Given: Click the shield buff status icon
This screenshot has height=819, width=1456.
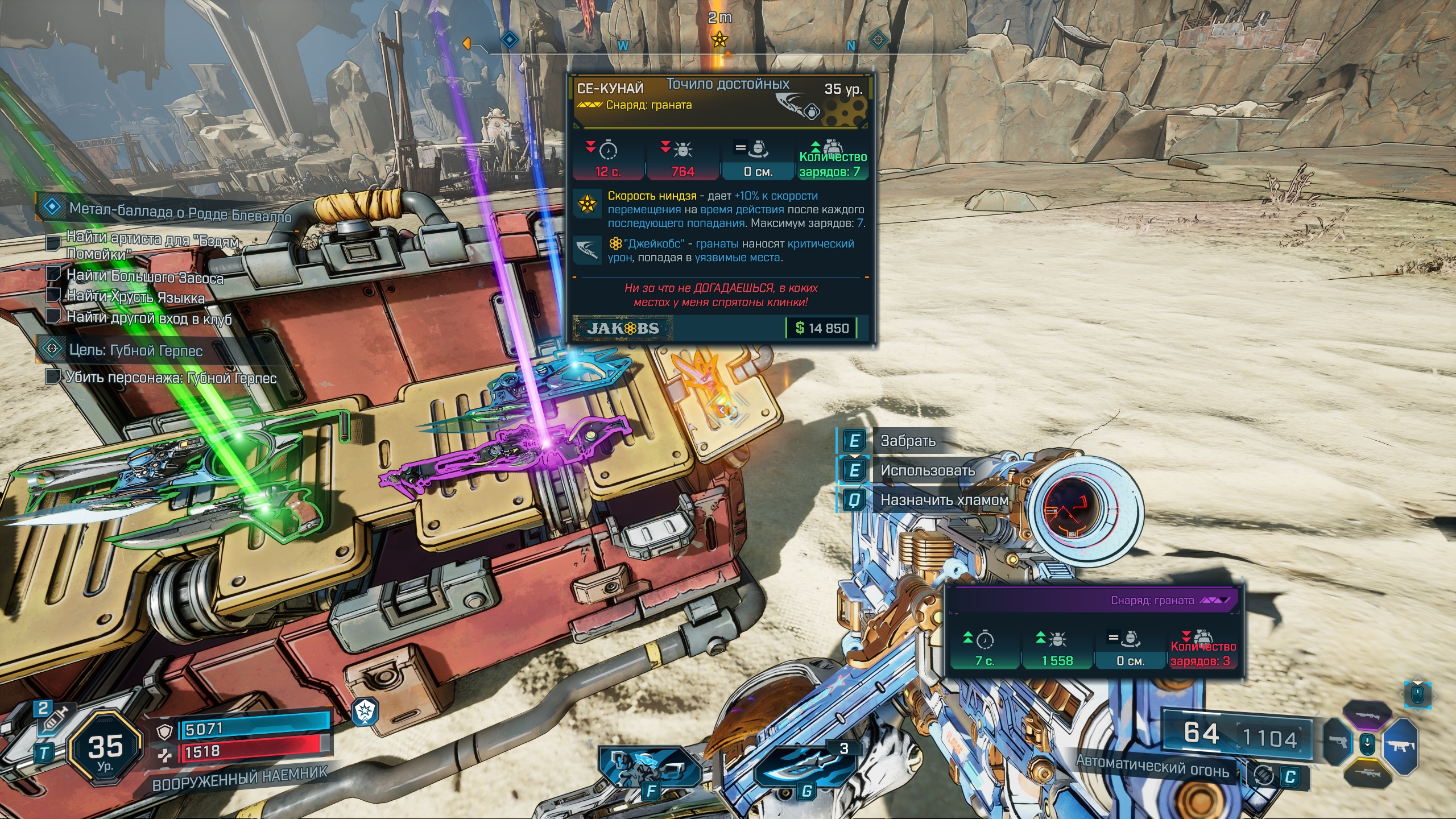Looking at the screenshot, I should [365, 712].
